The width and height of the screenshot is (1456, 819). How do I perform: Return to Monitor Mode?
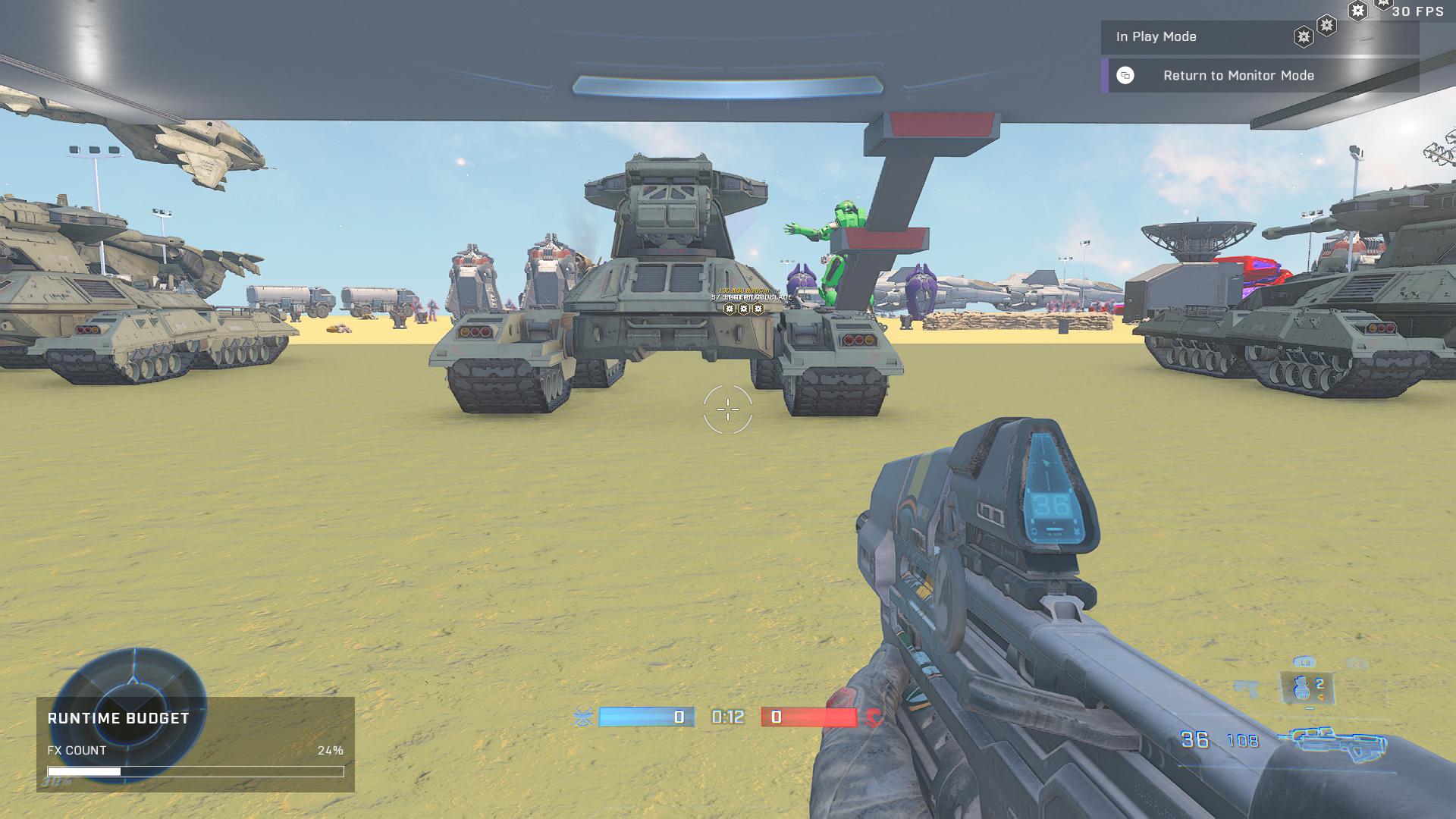[1238, 76]
